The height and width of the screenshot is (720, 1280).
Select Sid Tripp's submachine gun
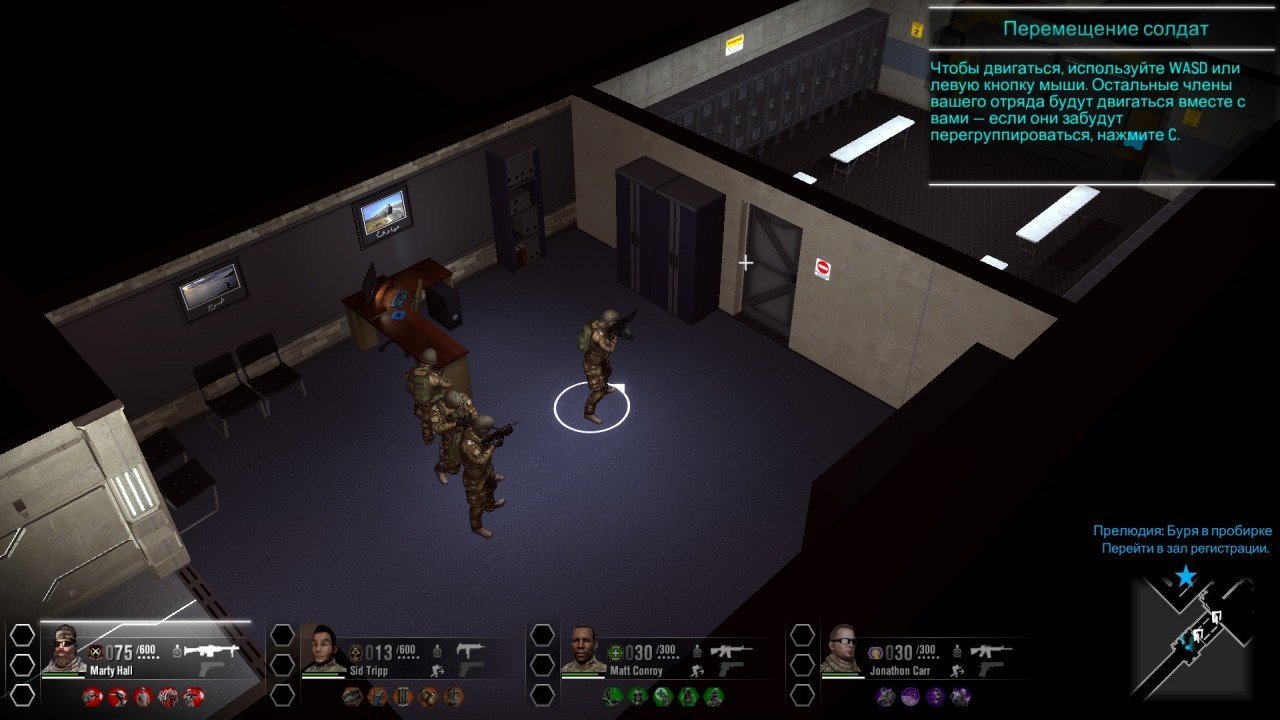click(x=470, y=651)
